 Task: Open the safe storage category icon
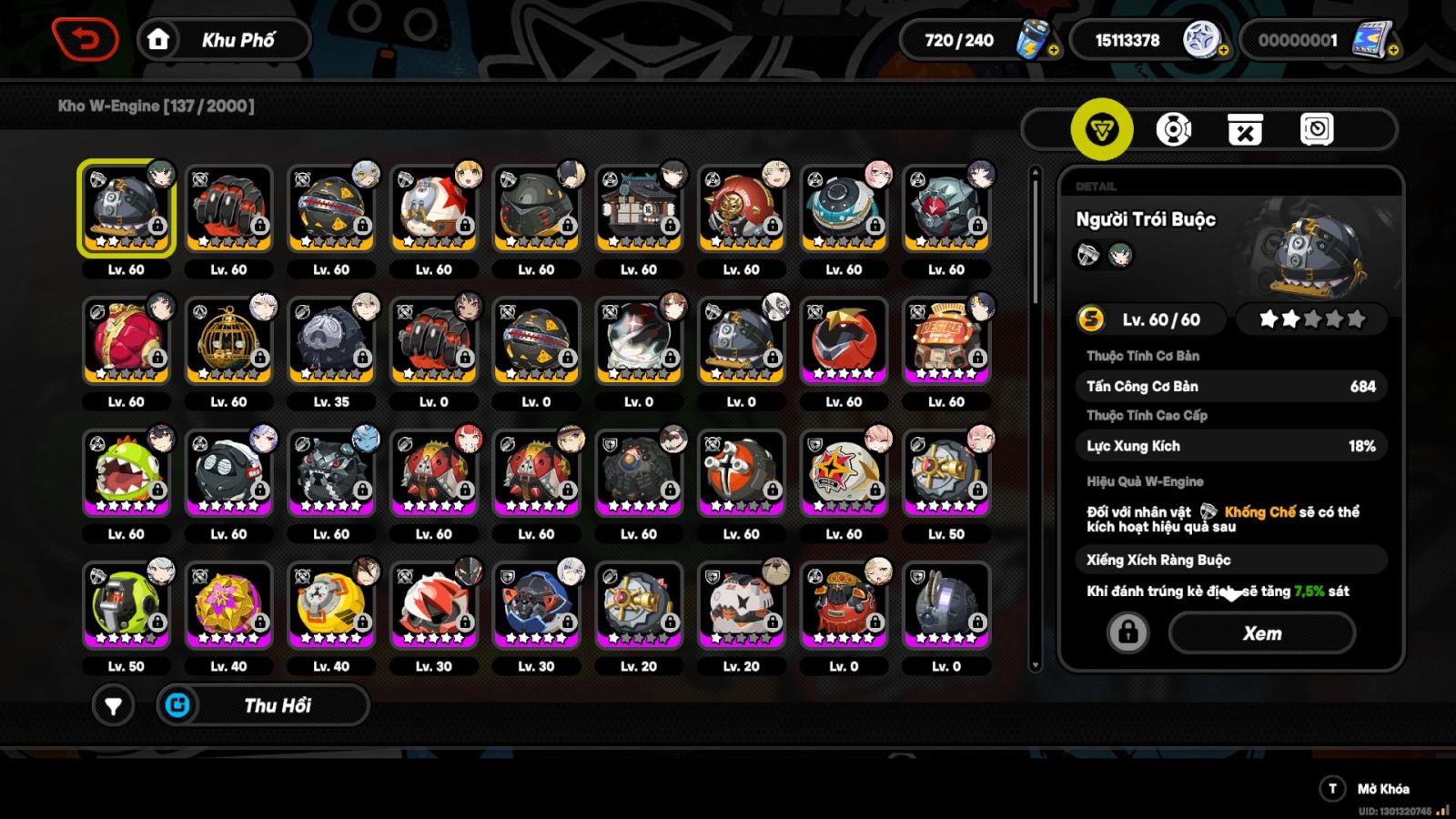(1318, 129)
